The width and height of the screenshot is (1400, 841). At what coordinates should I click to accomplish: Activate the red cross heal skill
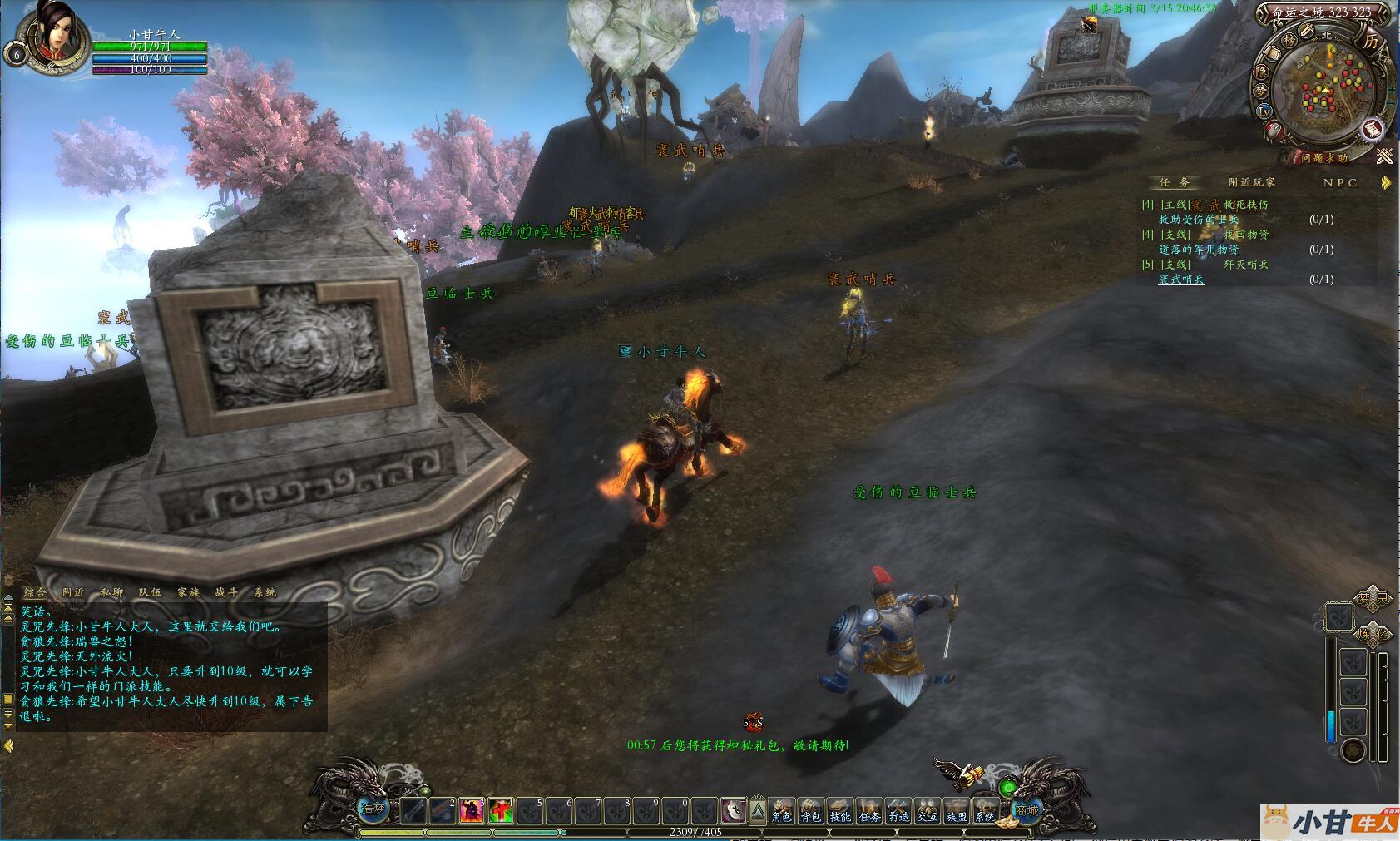pos(501,809)
